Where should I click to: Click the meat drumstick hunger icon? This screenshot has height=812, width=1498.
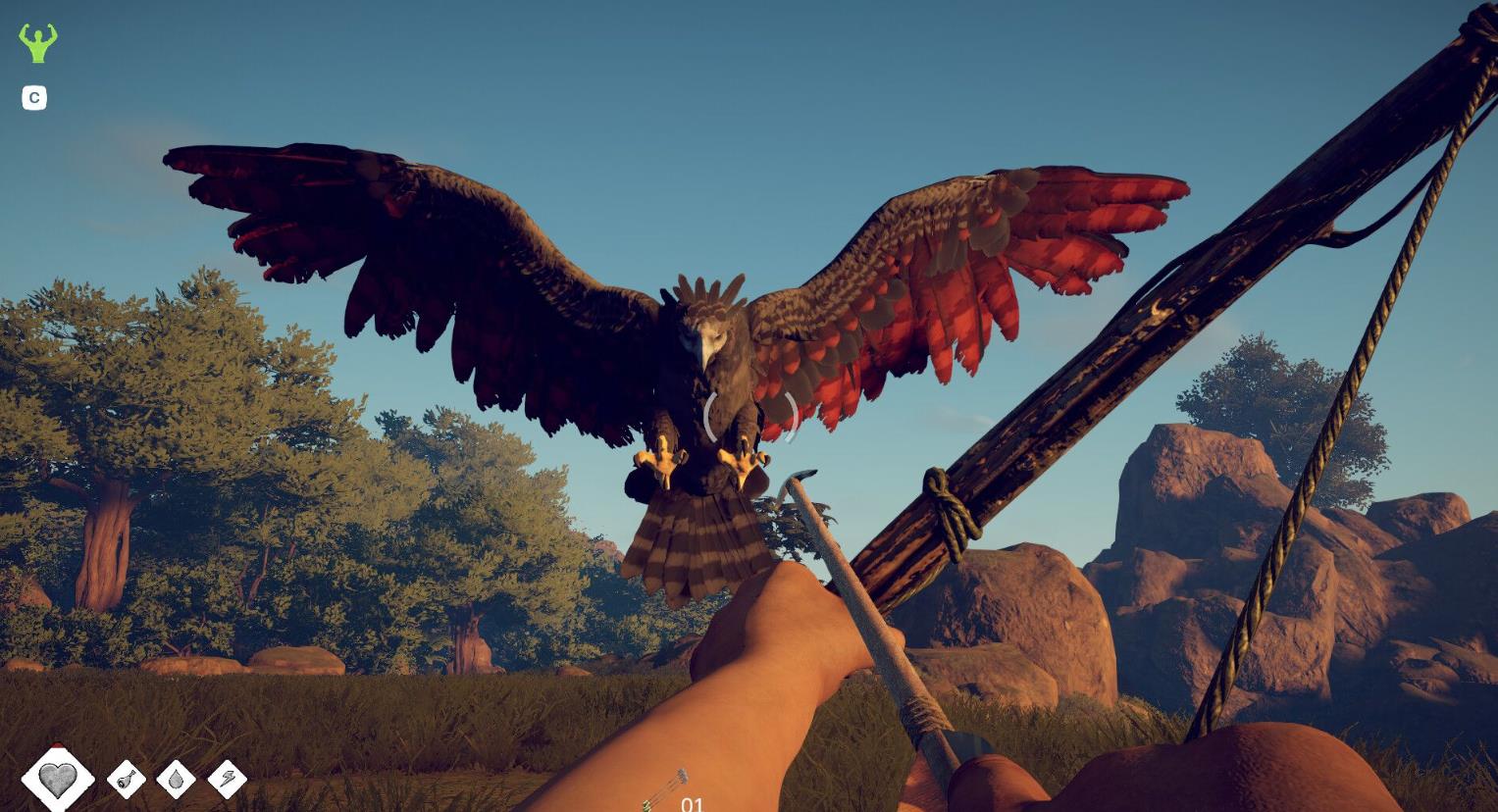coord(126,780)
